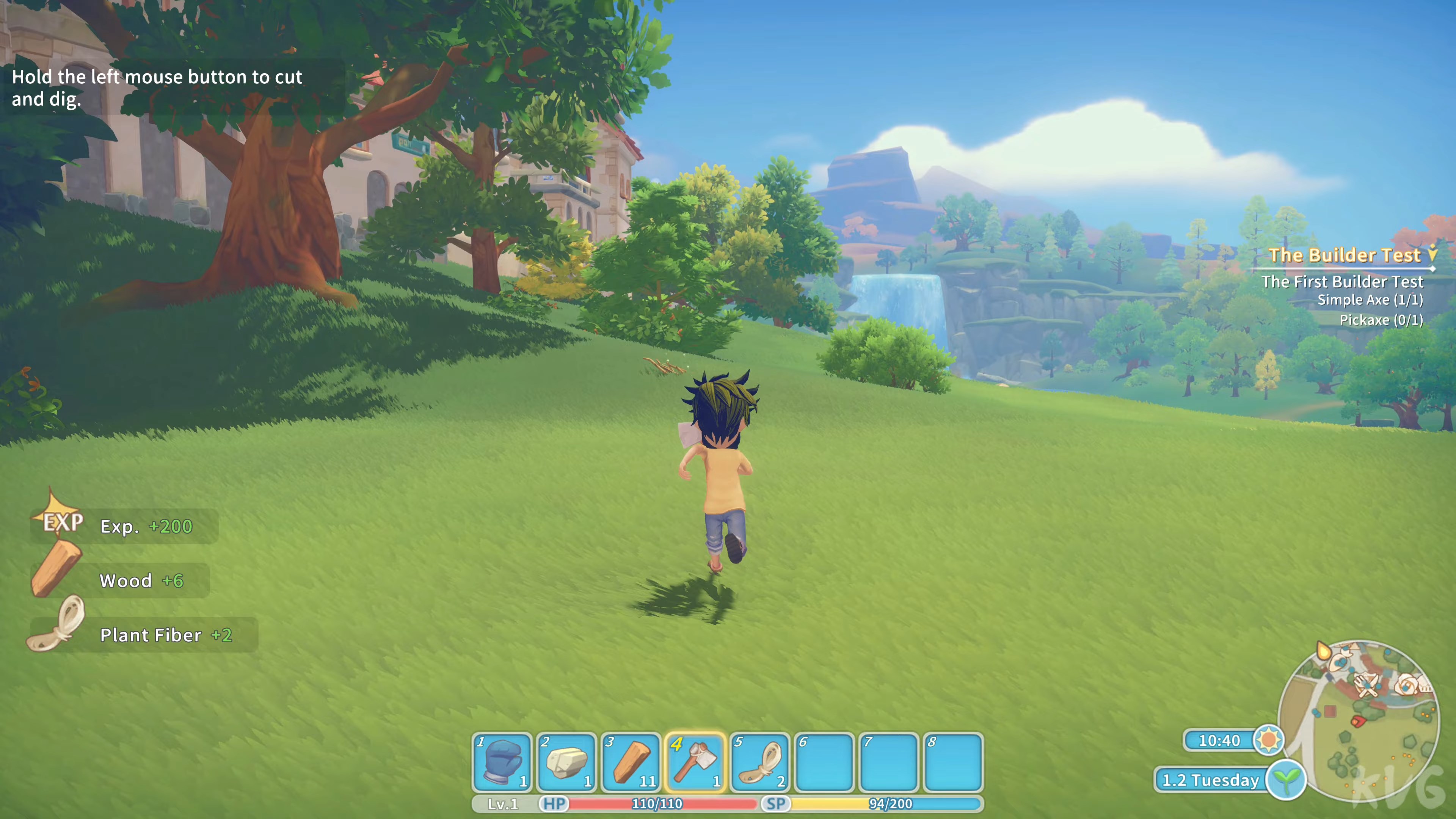Screen dimensions: 1456x819
Task: Click empty hotbar slot 6
Action: 825,763
